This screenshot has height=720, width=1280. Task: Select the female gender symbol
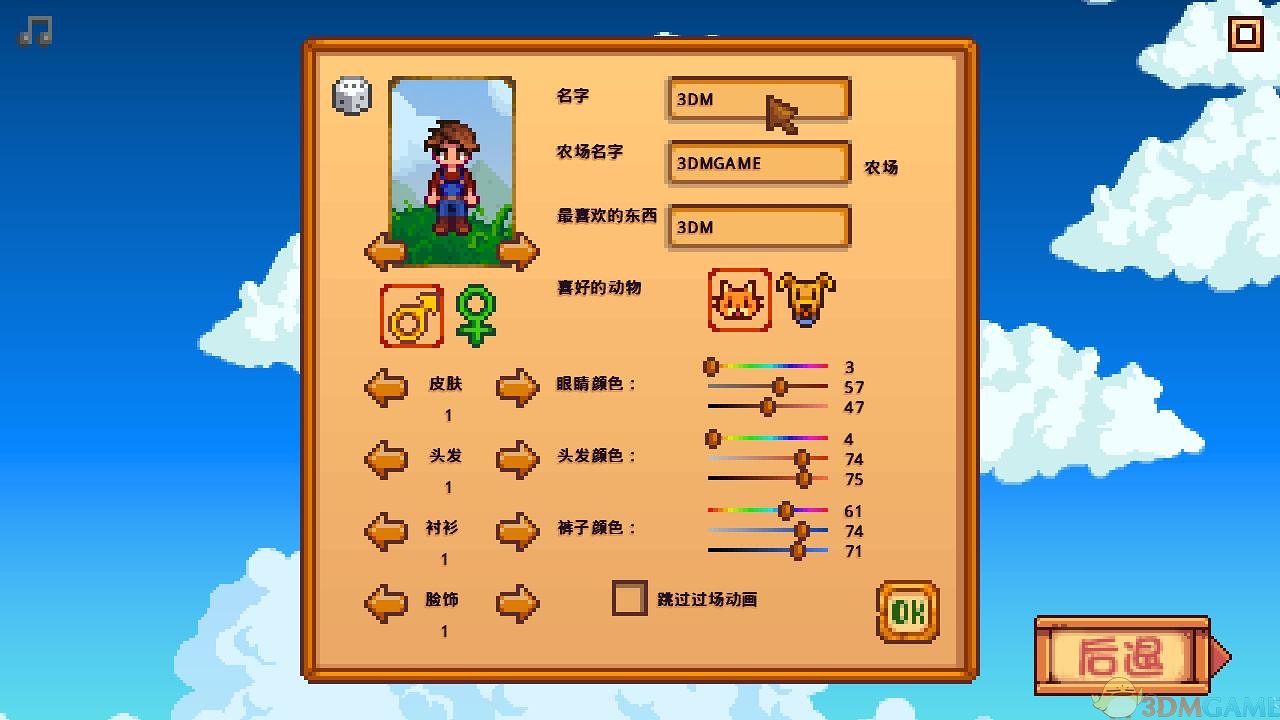point(475,315)
